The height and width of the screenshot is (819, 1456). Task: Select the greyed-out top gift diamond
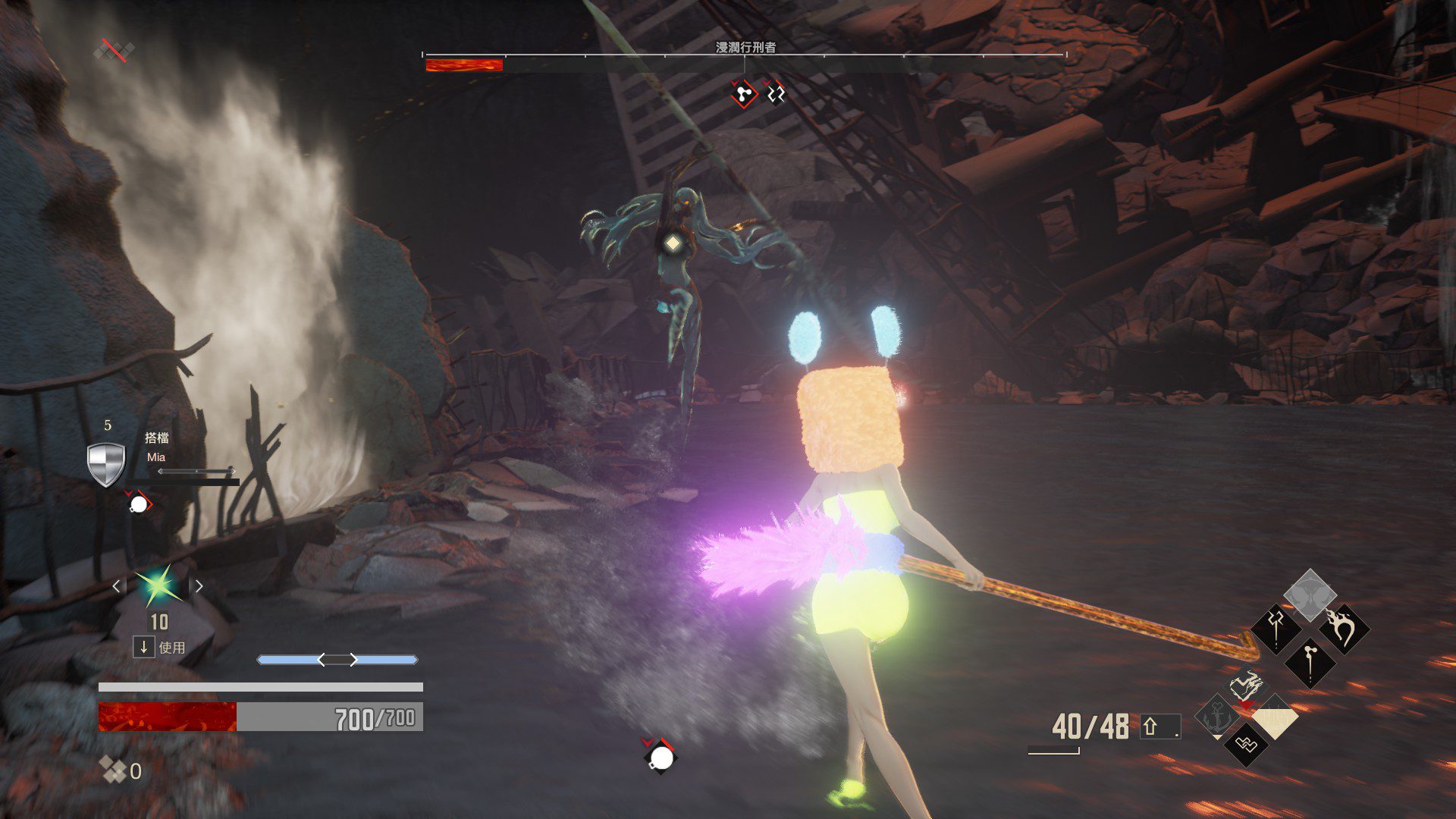(1310, 594)
